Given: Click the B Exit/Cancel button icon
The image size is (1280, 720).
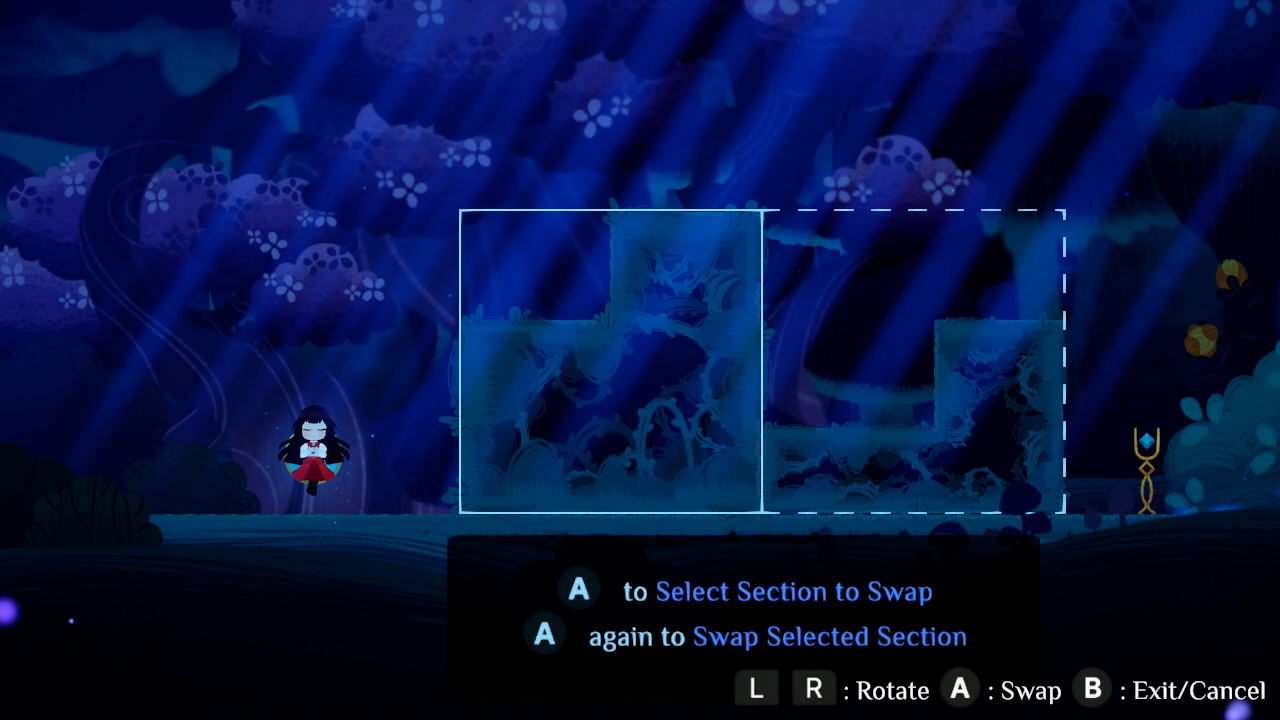Looking at the screenshot, I should pyautogui.click(x=1091, y=689).
